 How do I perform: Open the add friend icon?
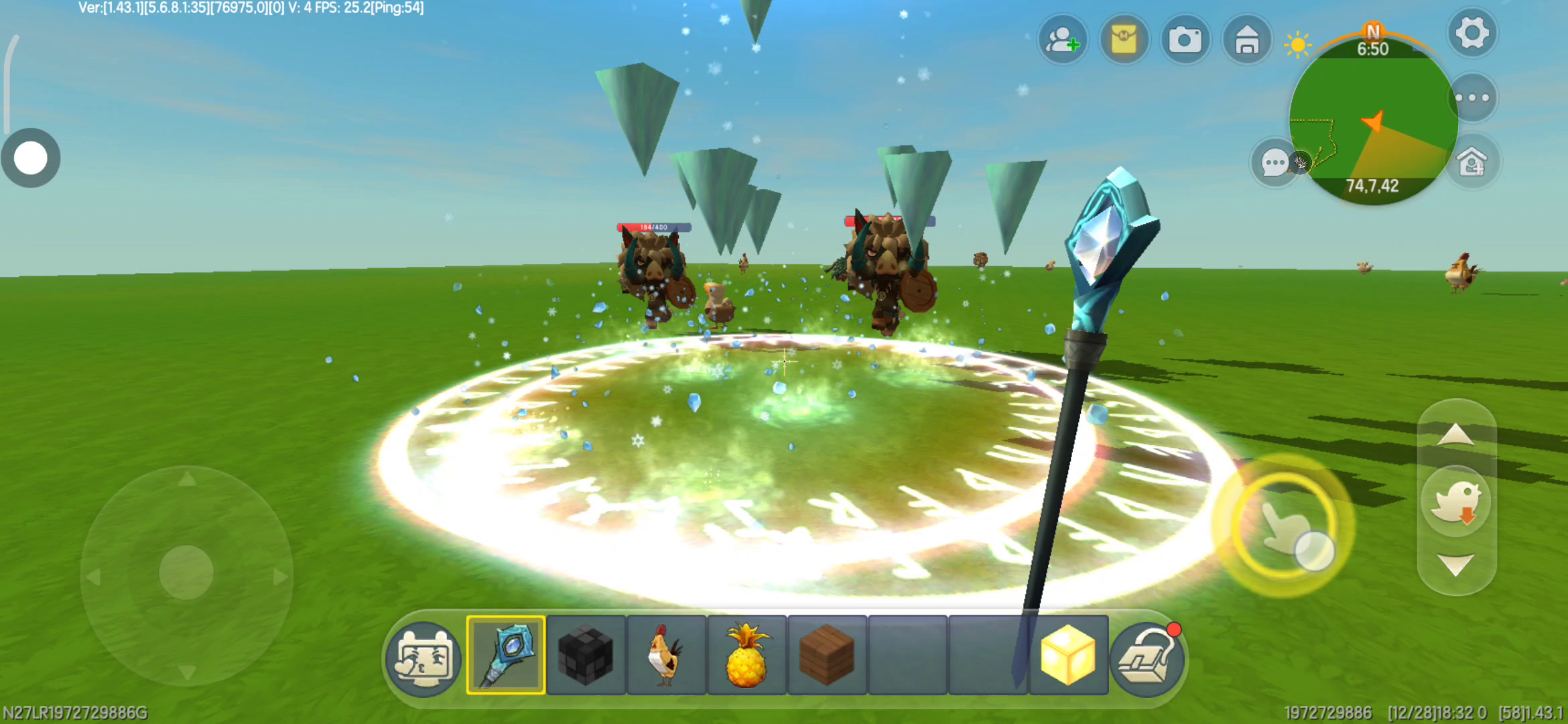click(x=1062, y=40)
